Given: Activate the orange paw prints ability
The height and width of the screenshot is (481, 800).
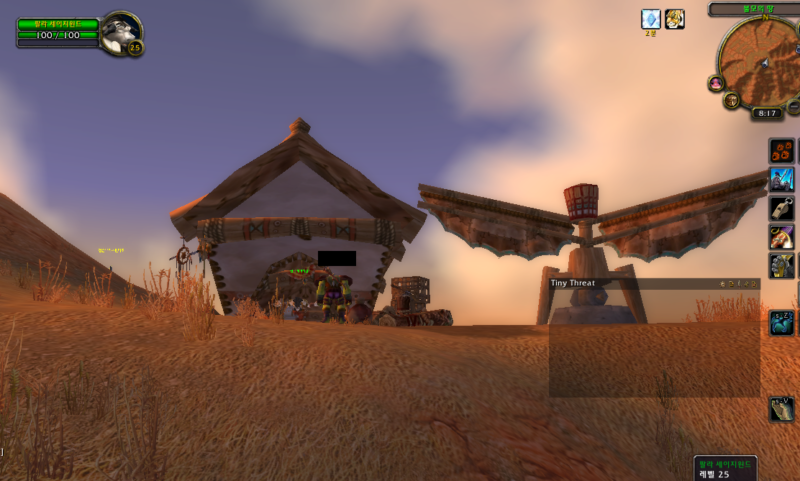Looking at the screenshot, I should pos(782,151).
